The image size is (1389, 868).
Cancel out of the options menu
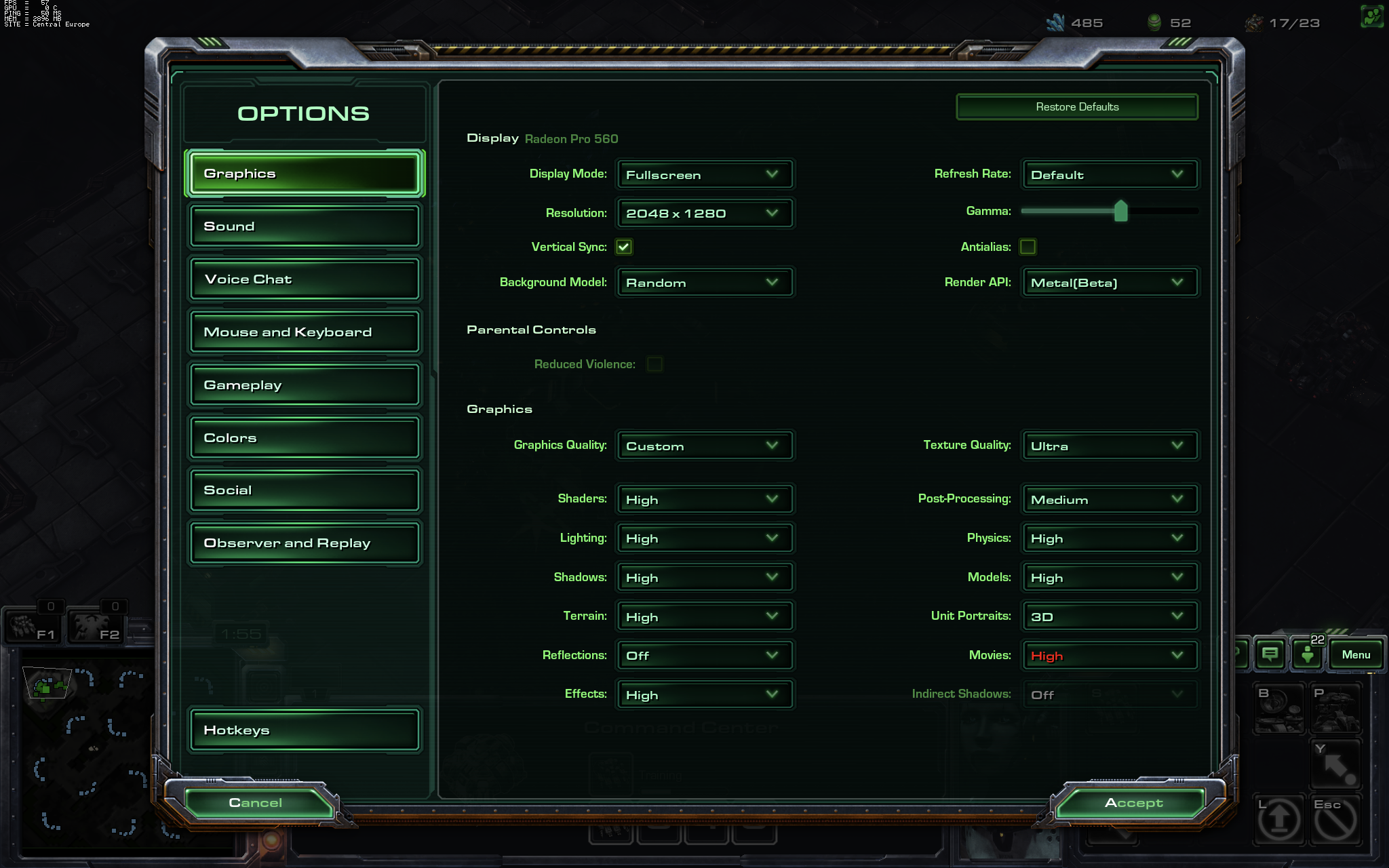click(x=256, y=803)
